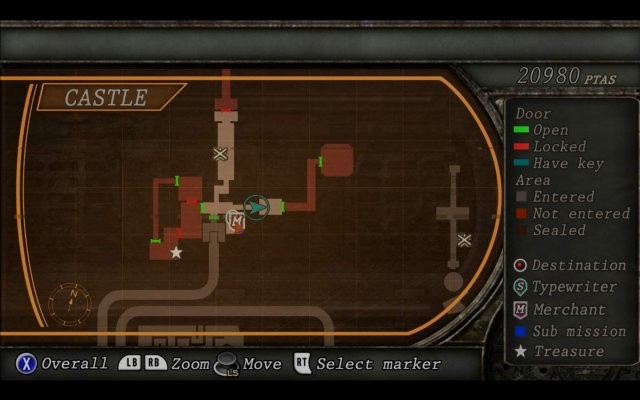Click the CASTLE area title banner
640x400 pixels.
click(x=106, y=98)
